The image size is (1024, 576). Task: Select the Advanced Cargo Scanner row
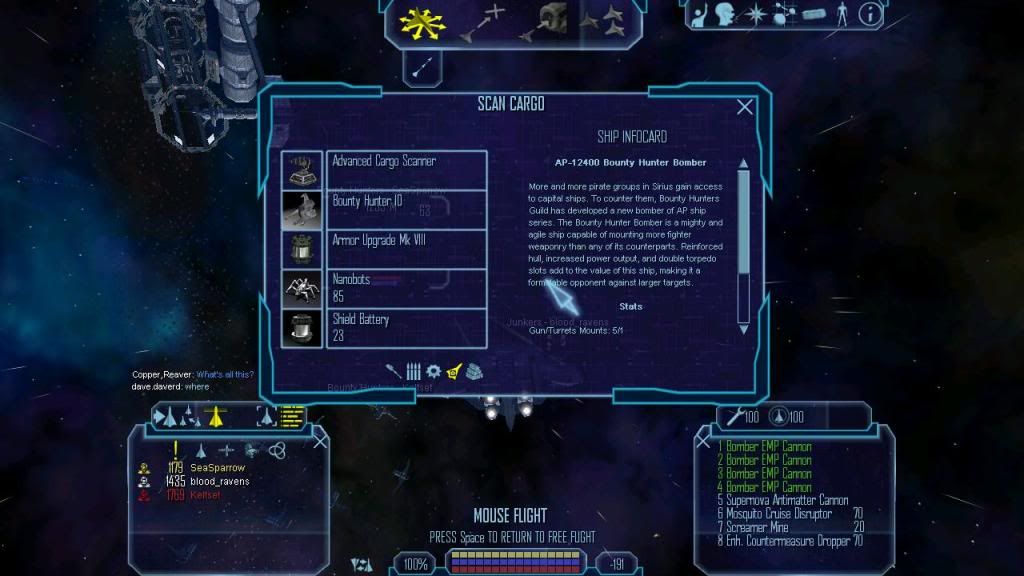[x=406, y=170]
